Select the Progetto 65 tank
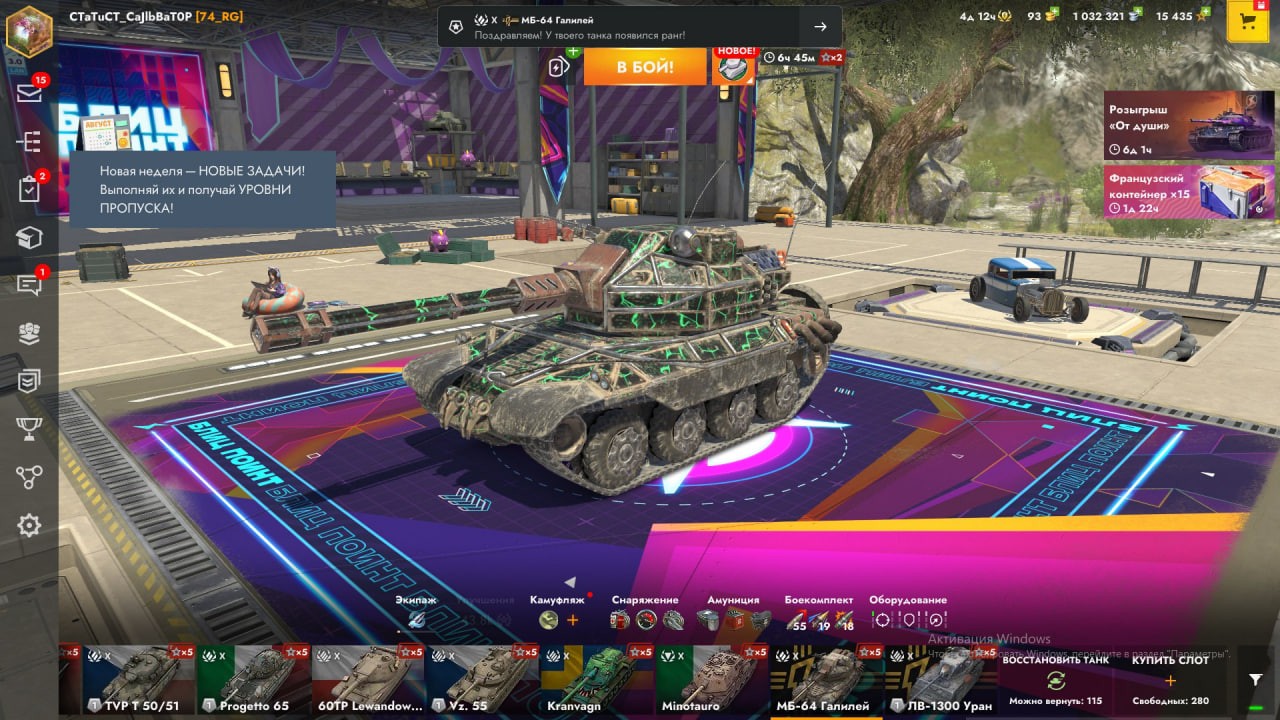The height and width of the screenshot is (720, 1280). pyautogui.click(x=253, y=680)
